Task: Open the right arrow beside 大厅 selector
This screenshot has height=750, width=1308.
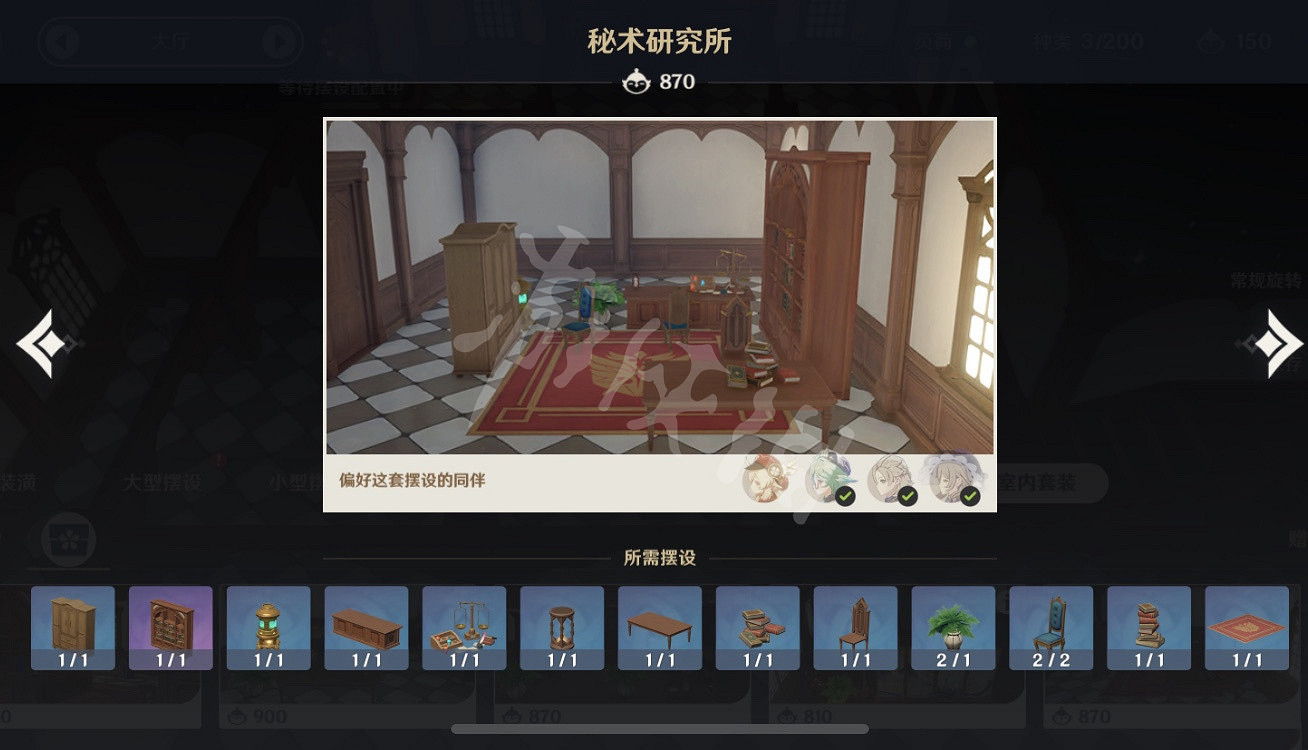Action: pos(277,42)
